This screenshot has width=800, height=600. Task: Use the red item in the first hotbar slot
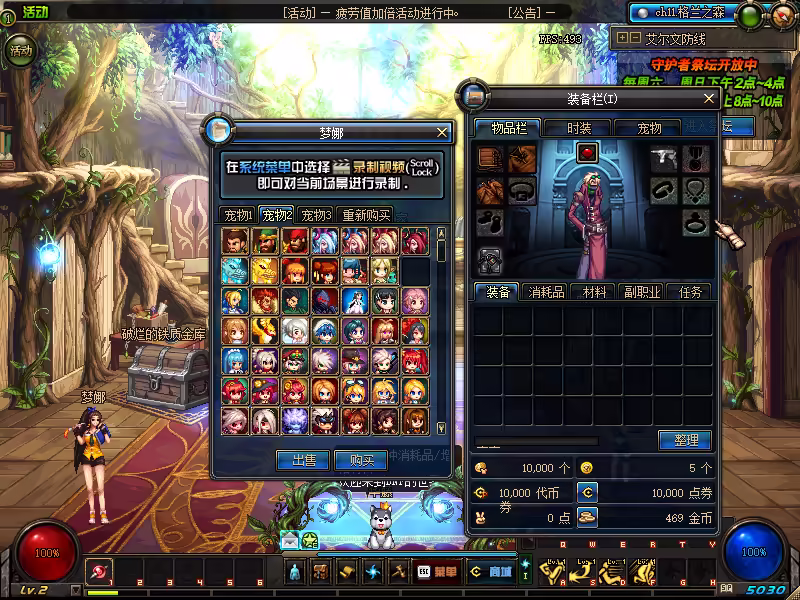point(100,571)
